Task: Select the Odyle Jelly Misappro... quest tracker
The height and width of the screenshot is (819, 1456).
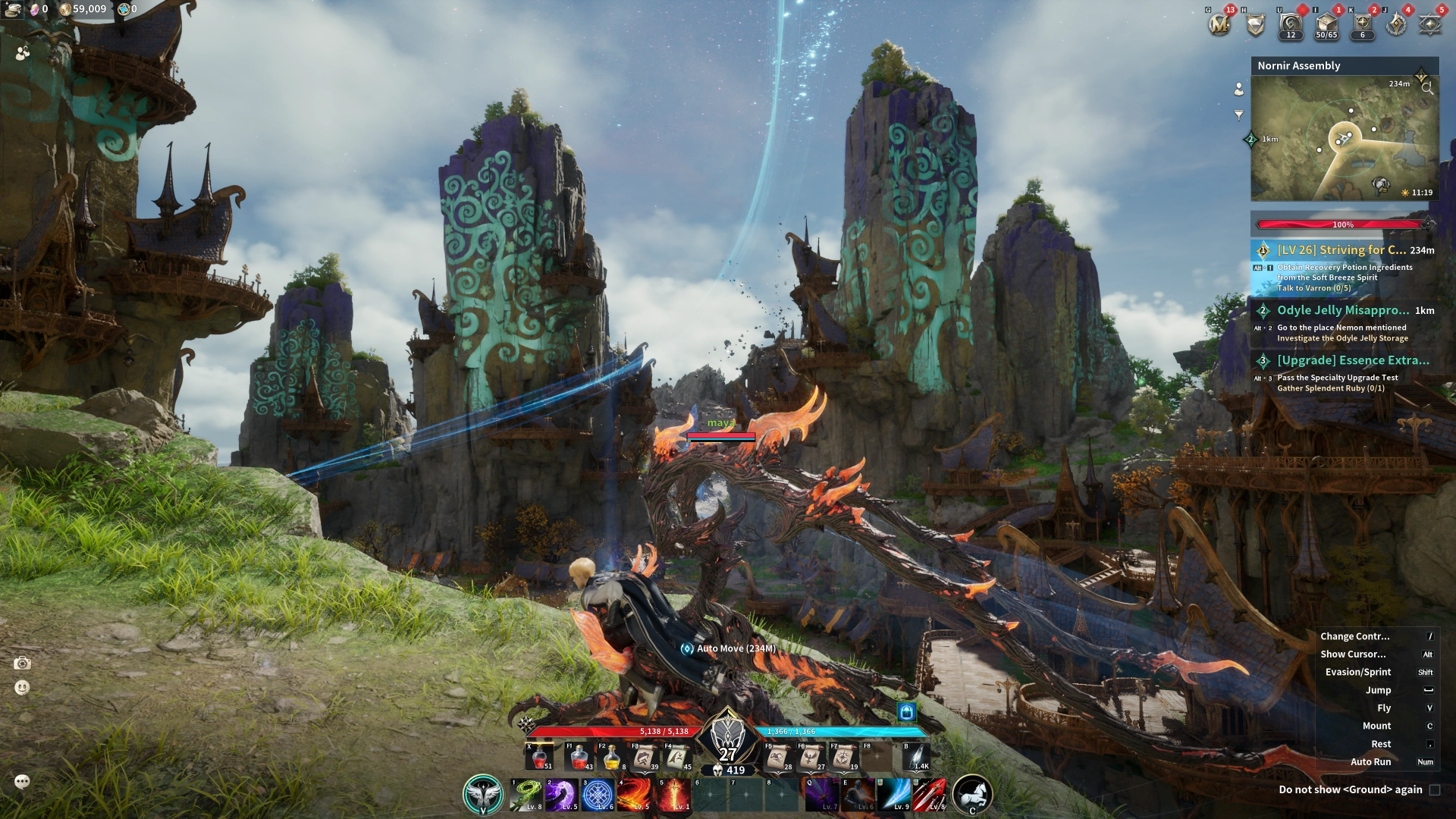Action: (x=1343, y=310)
